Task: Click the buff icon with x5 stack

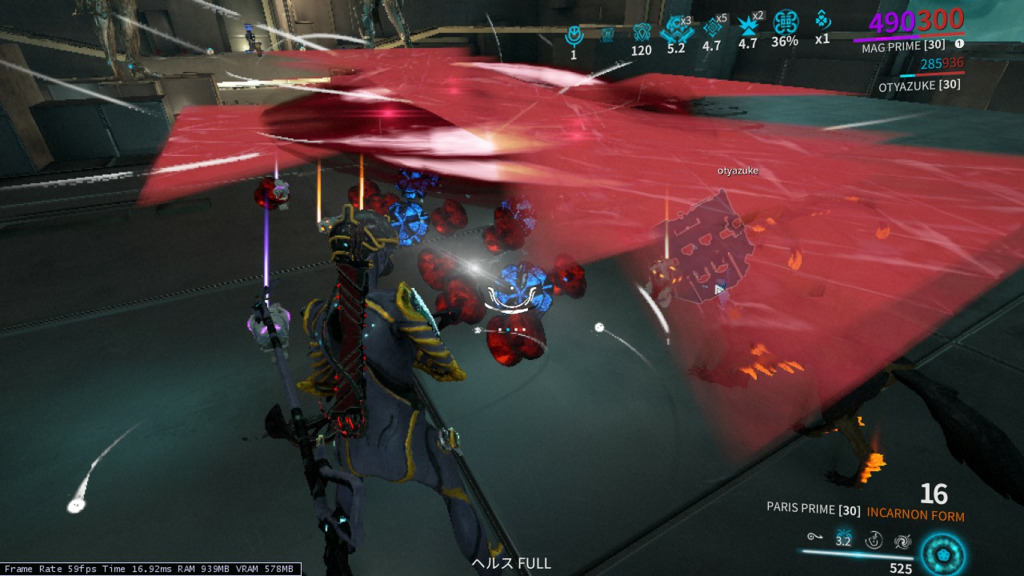Action: coord(712,27)
